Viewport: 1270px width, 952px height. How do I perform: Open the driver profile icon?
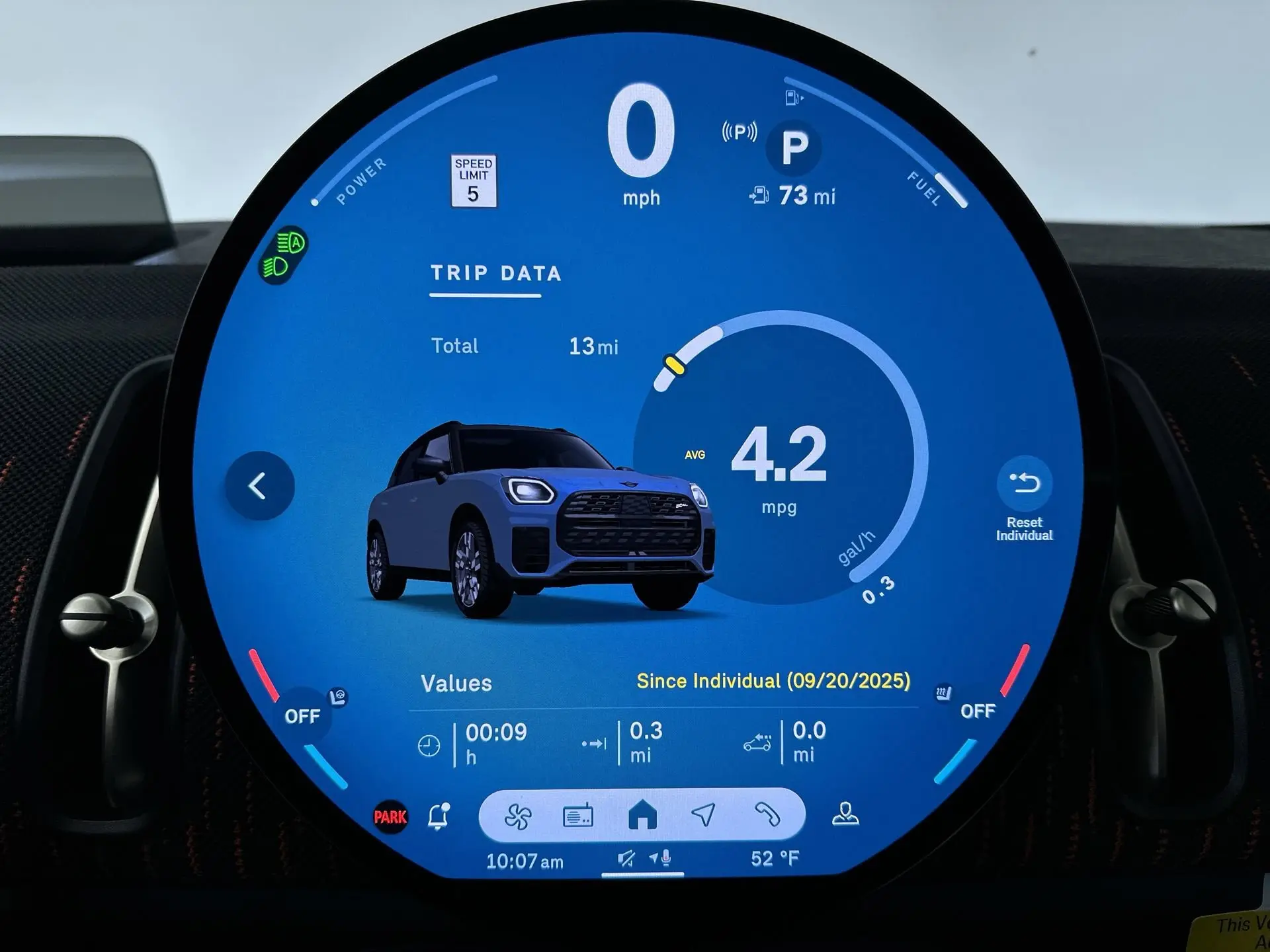coord(845,814)
